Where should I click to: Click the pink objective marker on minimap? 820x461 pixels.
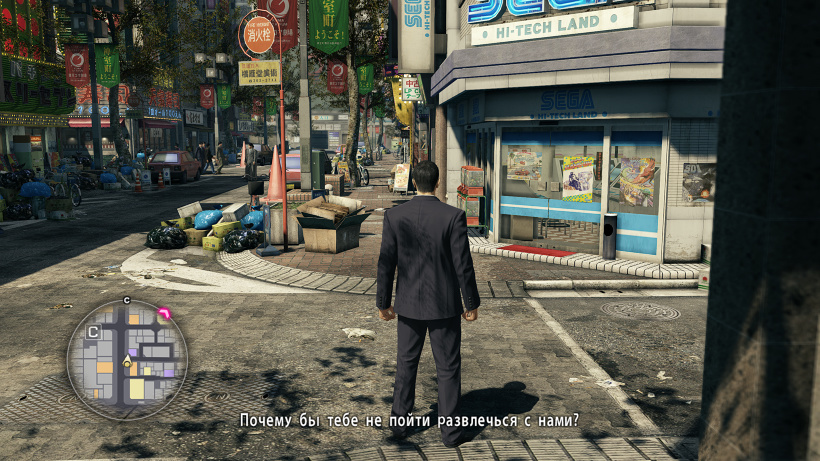pos(164,314)
